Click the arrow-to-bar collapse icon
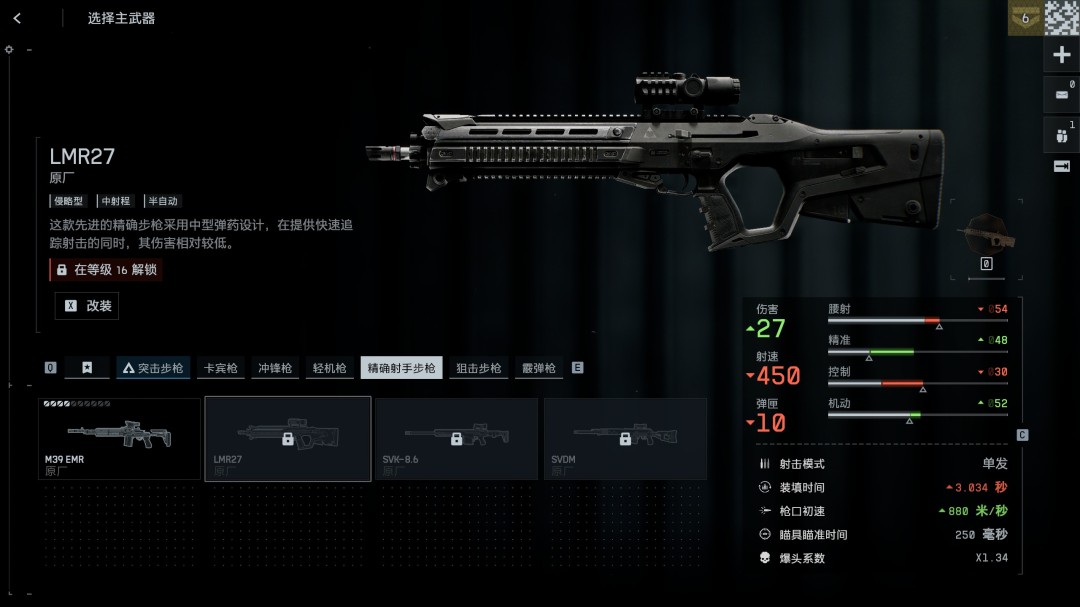This screenshot has height=607, width=1080. coord(1061,166)
